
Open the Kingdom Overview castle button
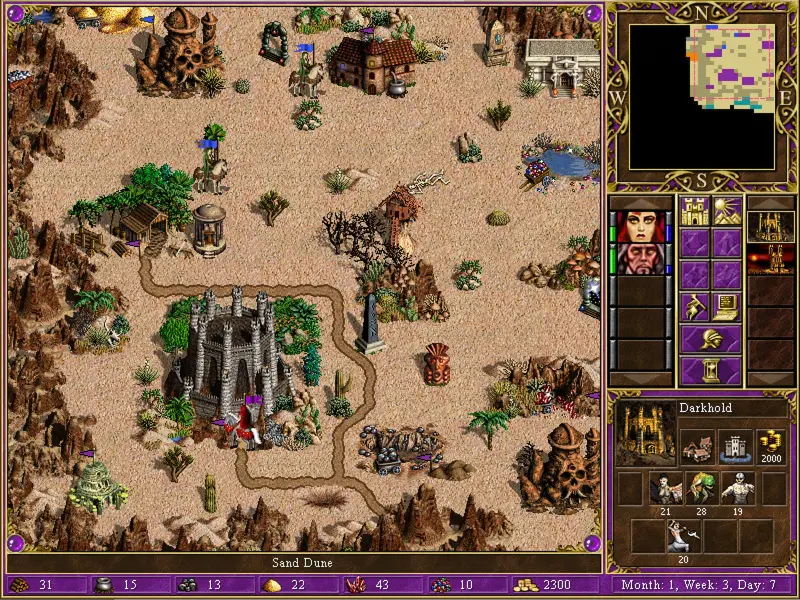[x=694, y=212]
